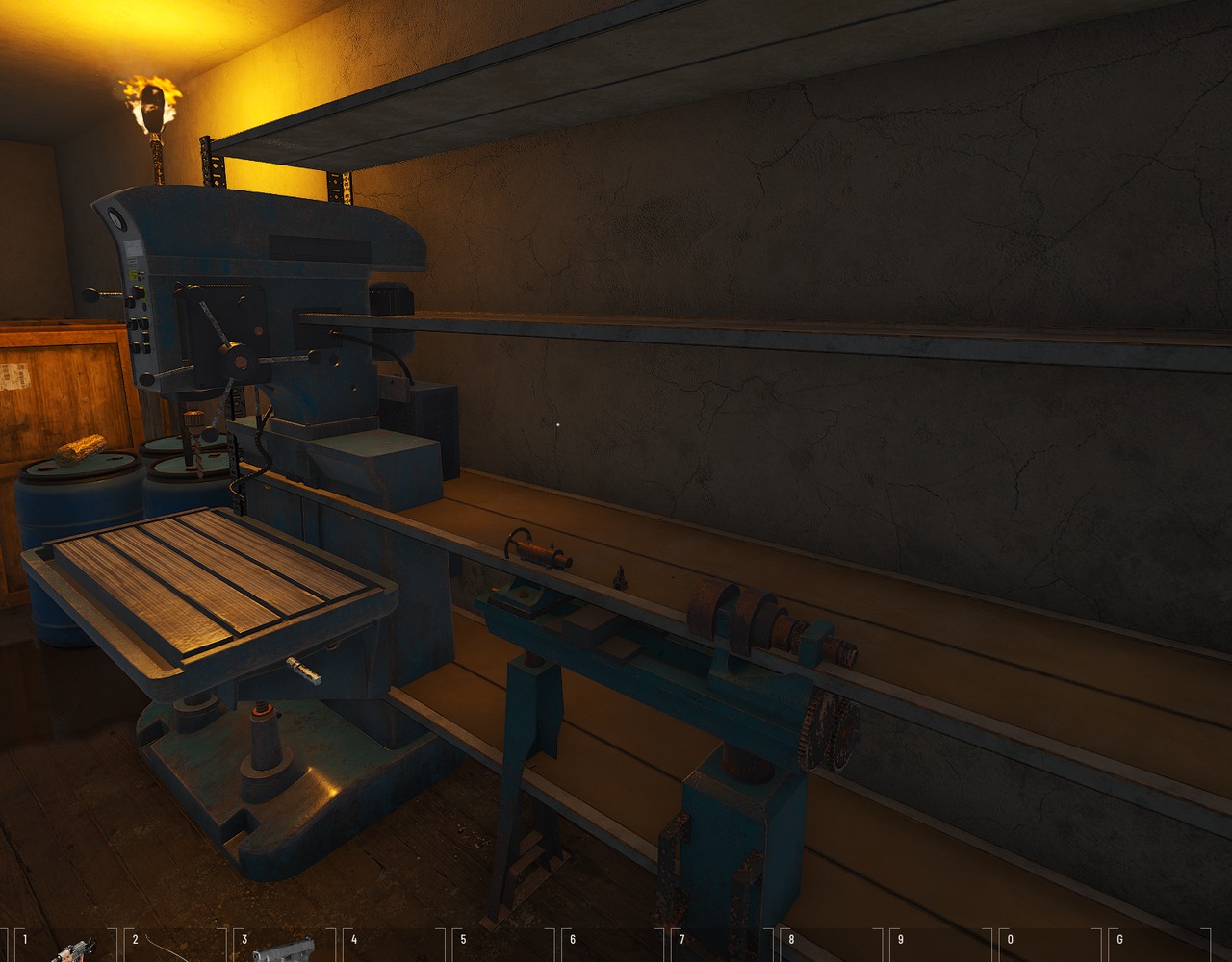
Task: Equip the pistol in hotbar slot 3
Action: 283,949
